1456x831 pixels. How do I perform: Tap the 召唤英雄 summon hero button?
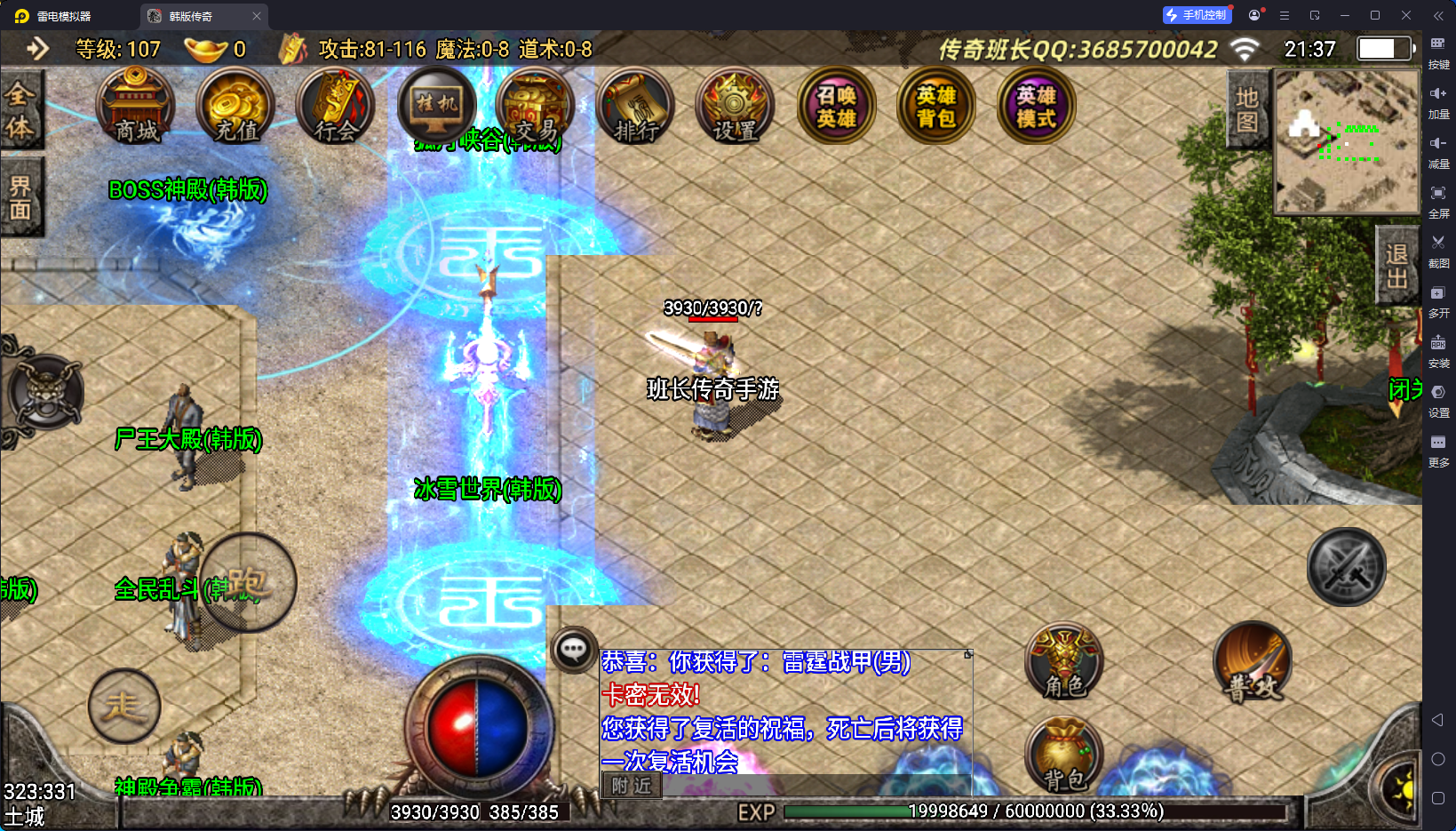coord(837,107)
